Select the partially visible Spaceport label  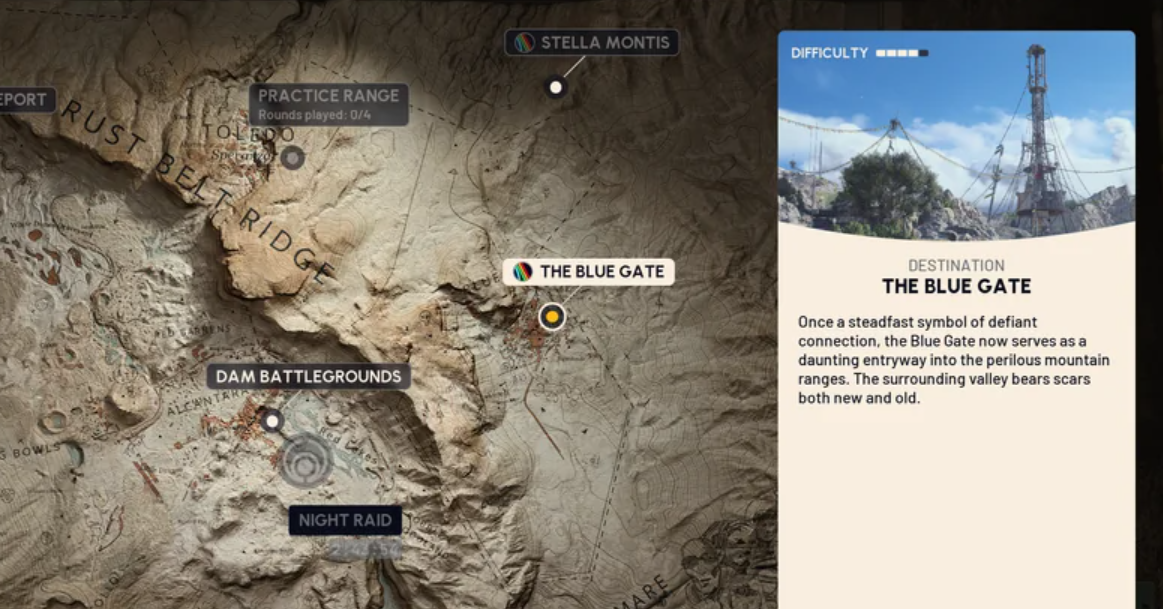point(26,100)
